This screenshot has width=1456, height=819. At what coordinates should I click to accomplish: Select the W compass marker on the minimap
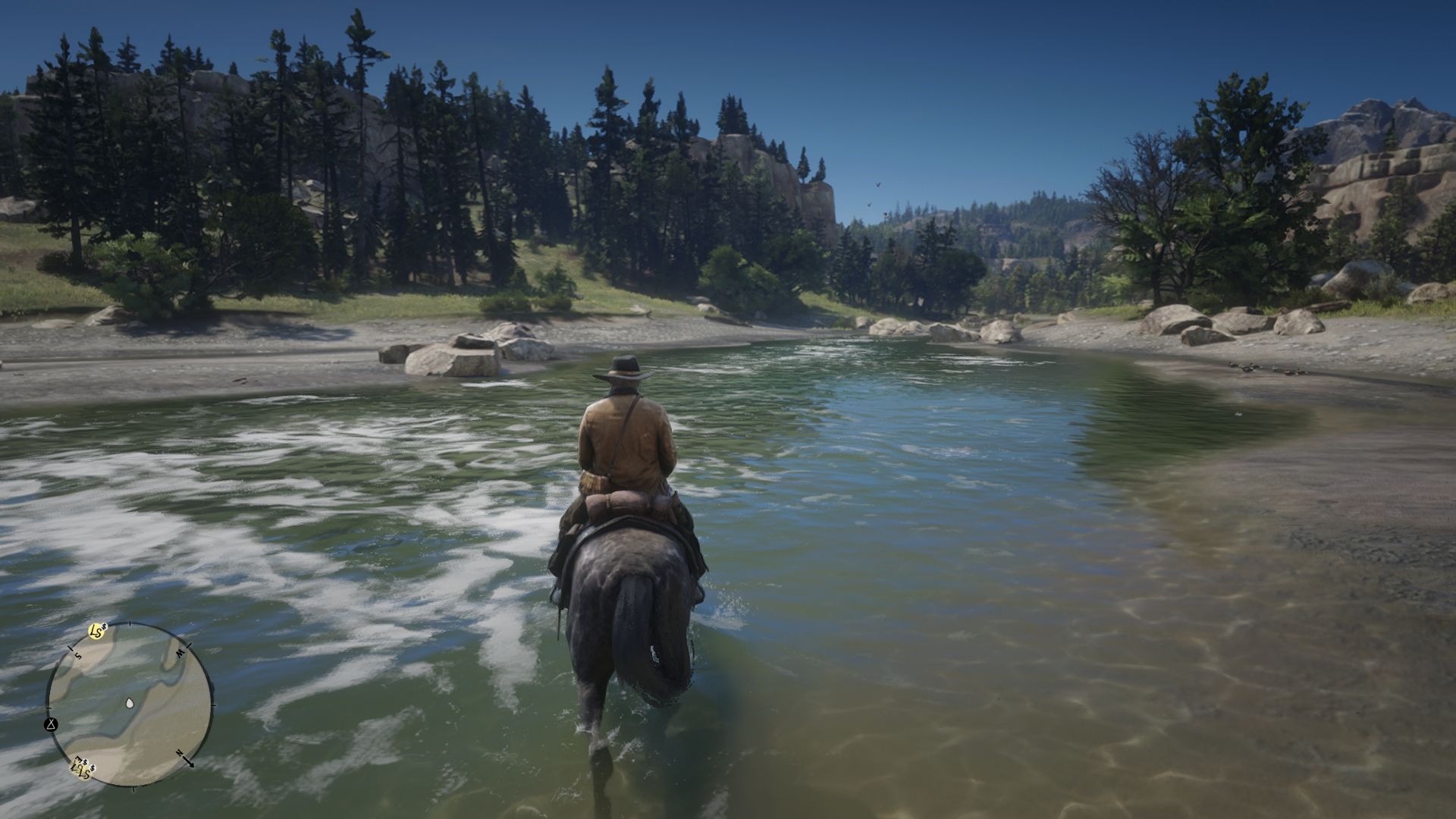(179, 652)
